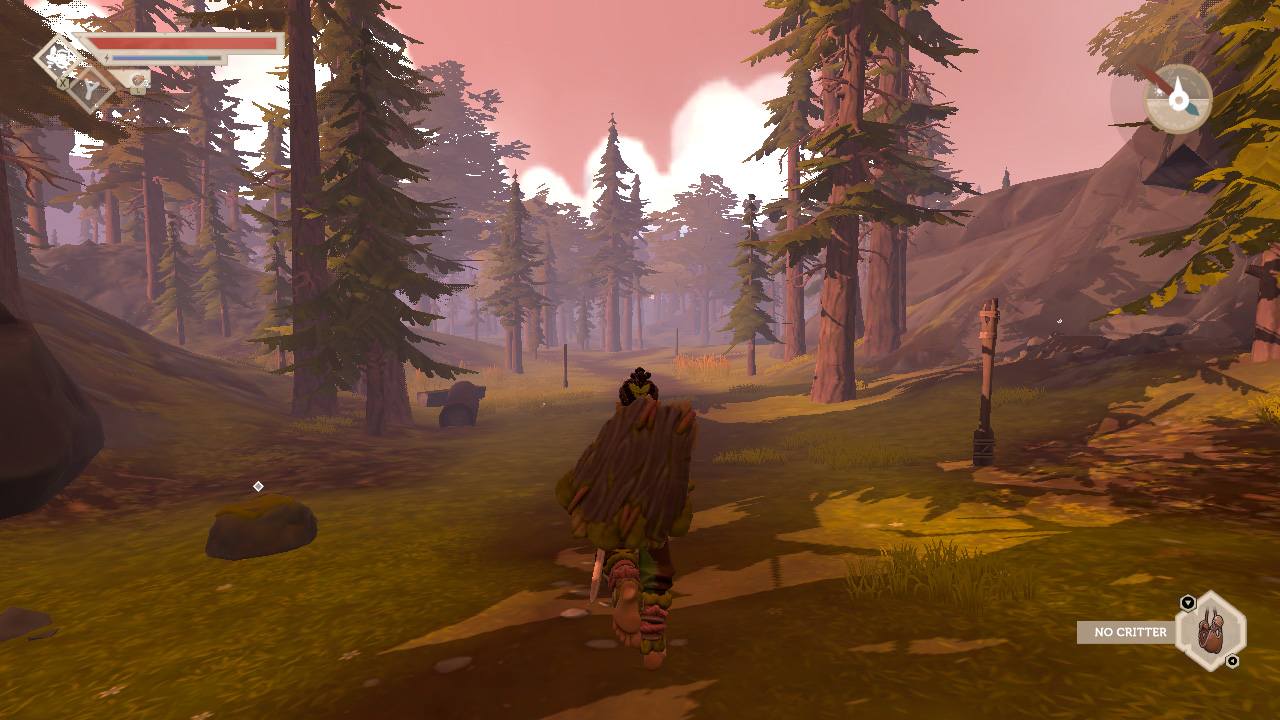This screenshot has width=1280, height=720.
Task: Click the red health bar
Action: coord(185,44)
